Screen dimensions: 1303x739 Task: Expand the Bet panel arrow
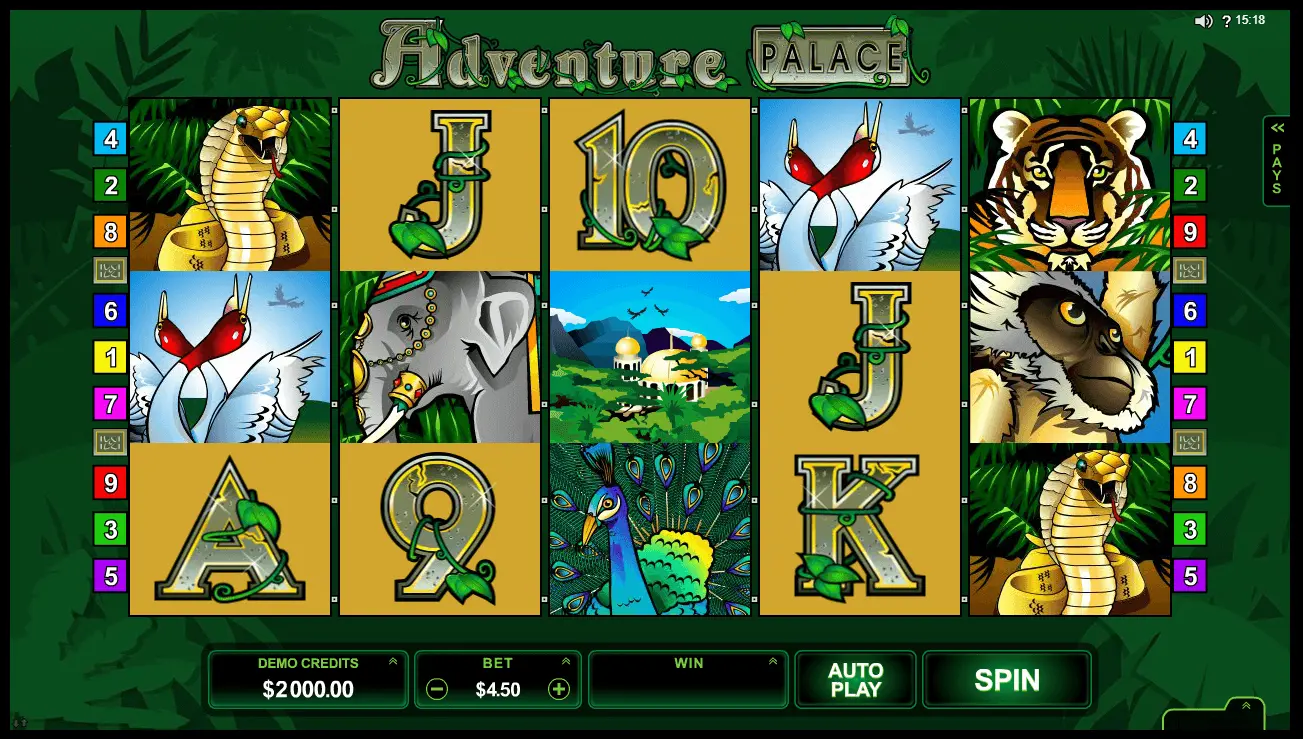pos(566,662)
